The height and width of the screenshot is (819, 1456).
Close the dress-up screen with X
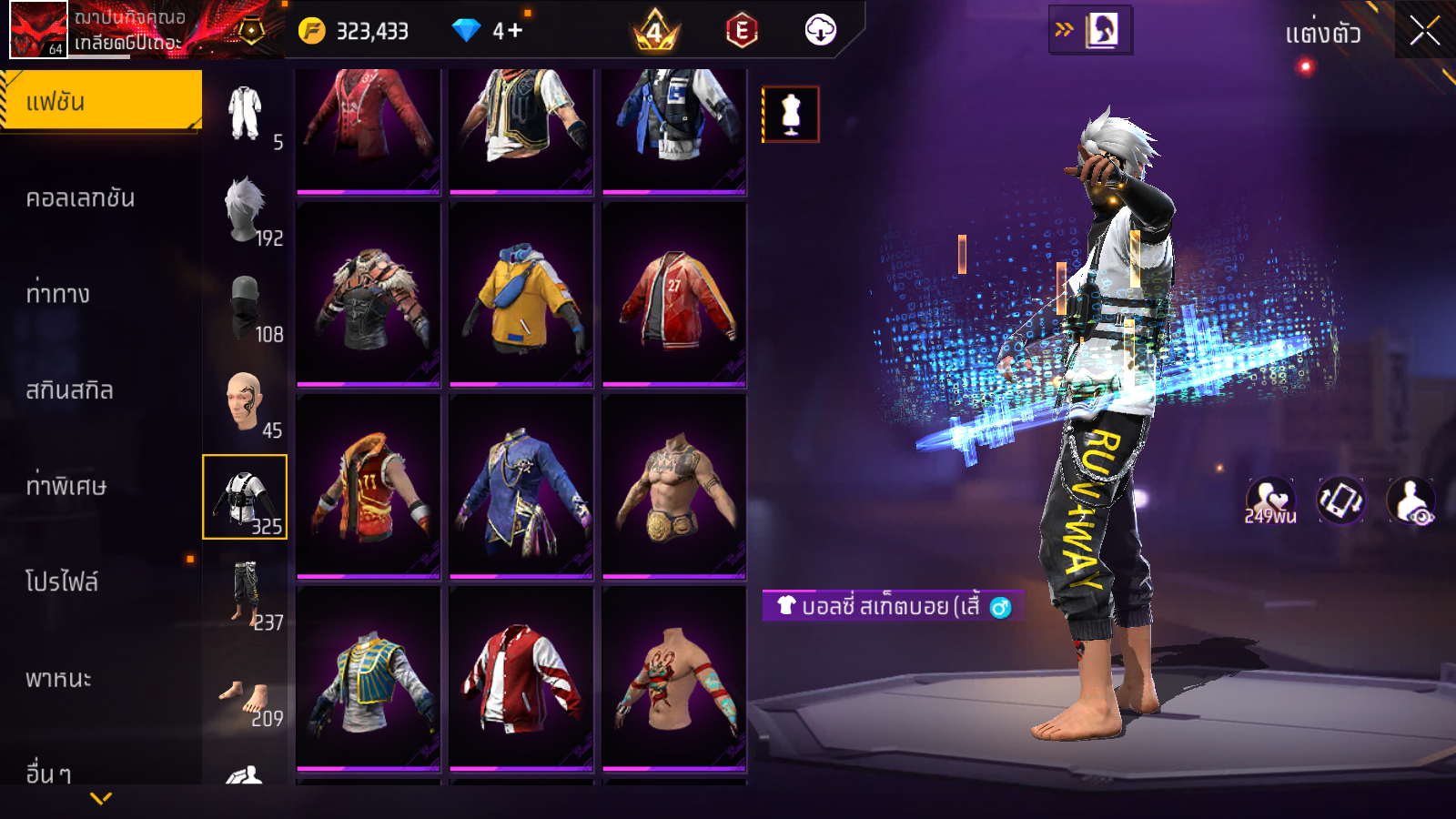coord(1424,31)
